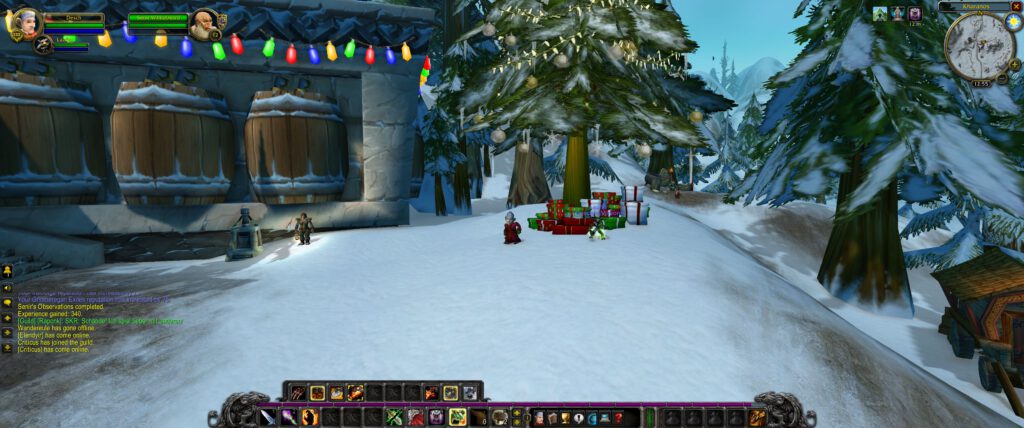Click the player character portrait
The height and width of the screenshot is (428, 1024).
point(23,23)
